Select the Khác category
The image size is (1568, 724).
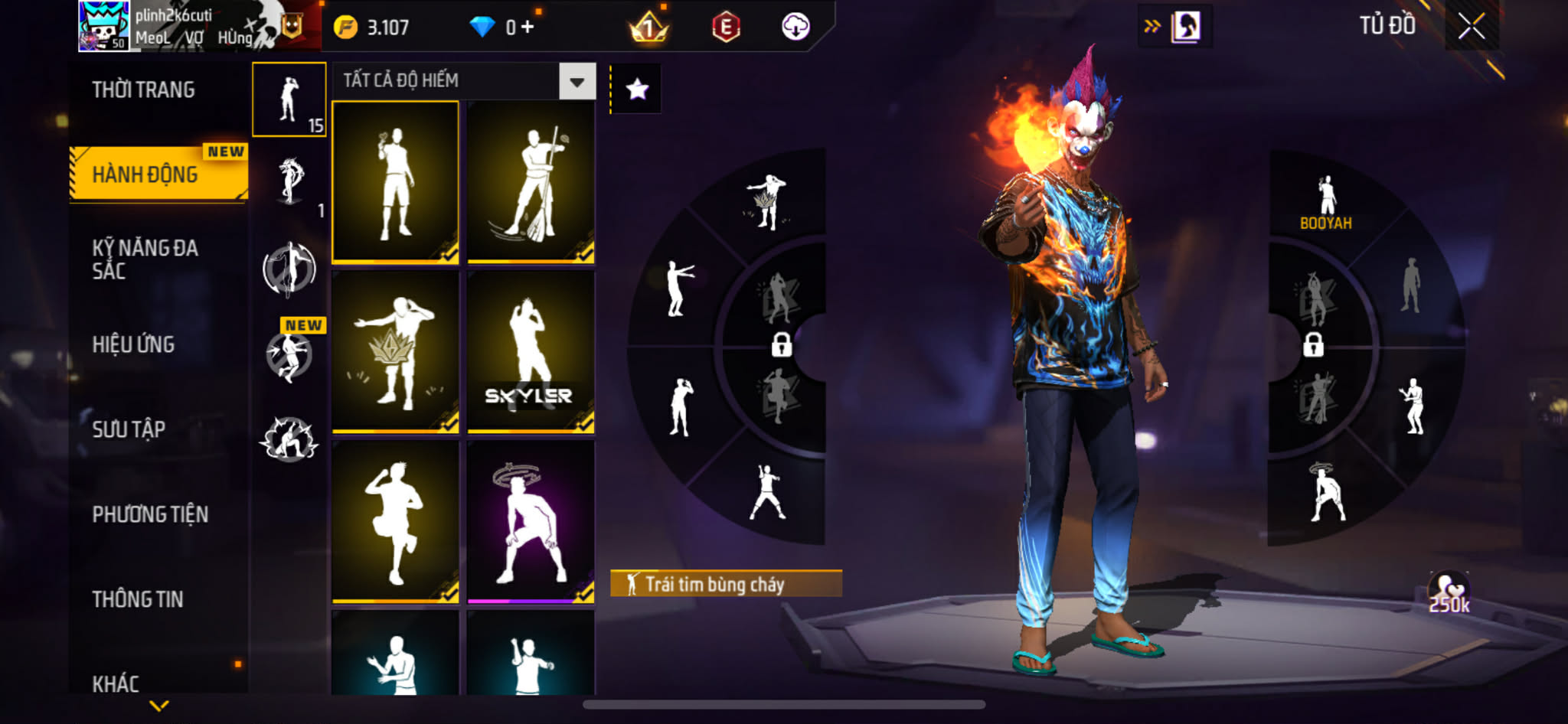[x=116, y=683]
